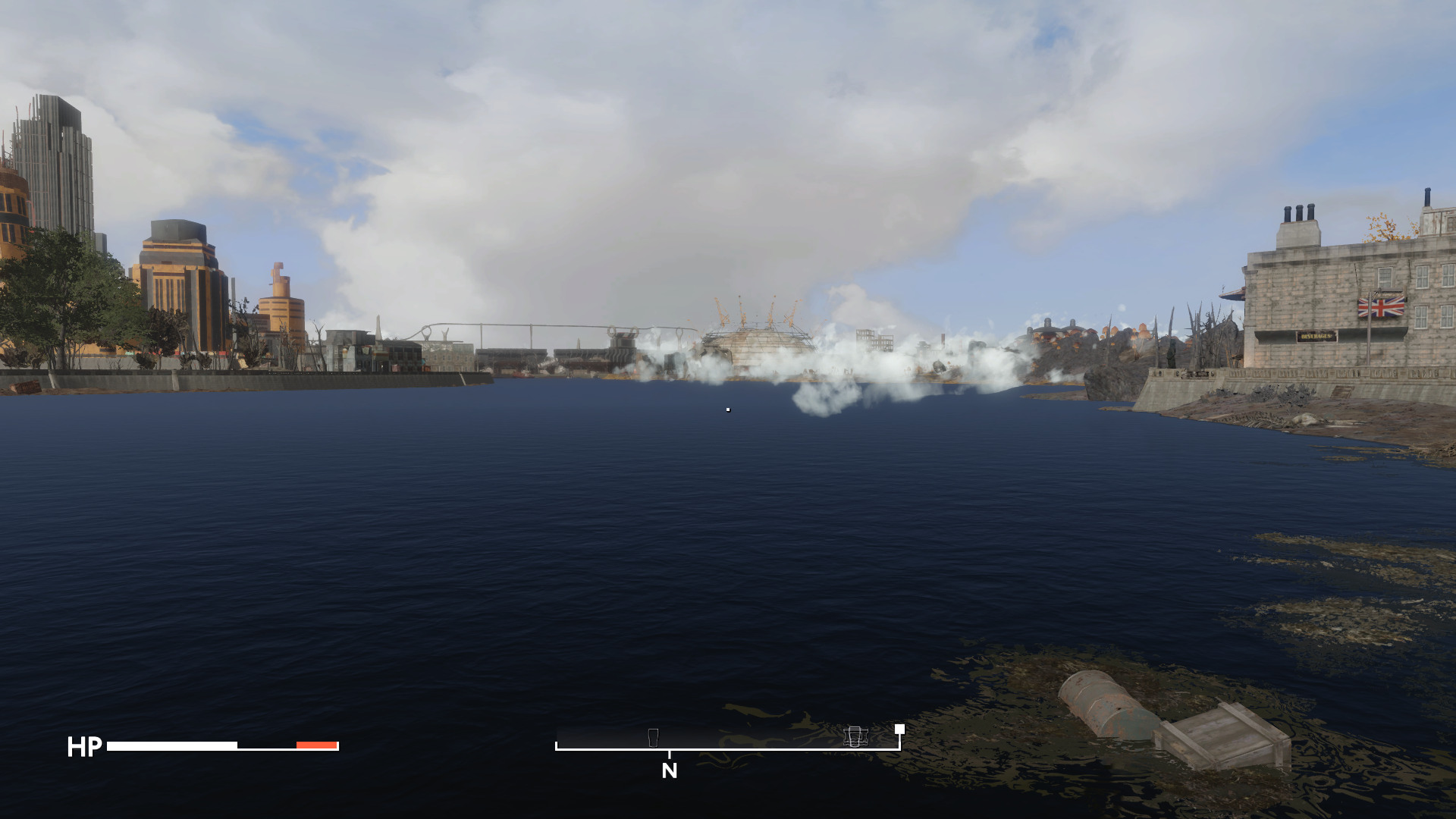Click the white square quest marker on the compass
This screenshot has width=1456, height=819.
899,729
